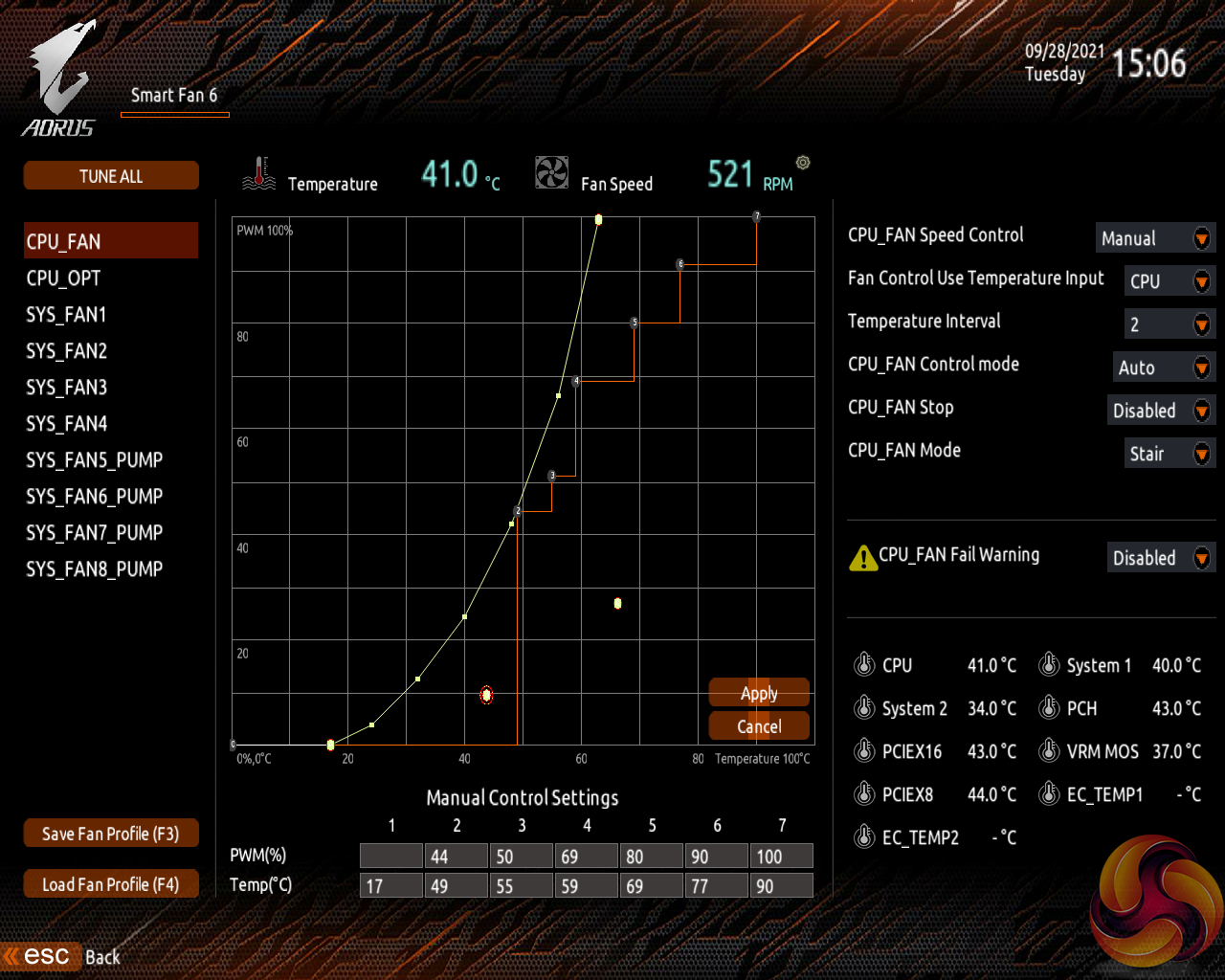This screenshot has height=980, width=1225.
Task: Choose the SYS_FAN1 entry
Action: coord(66,315)
